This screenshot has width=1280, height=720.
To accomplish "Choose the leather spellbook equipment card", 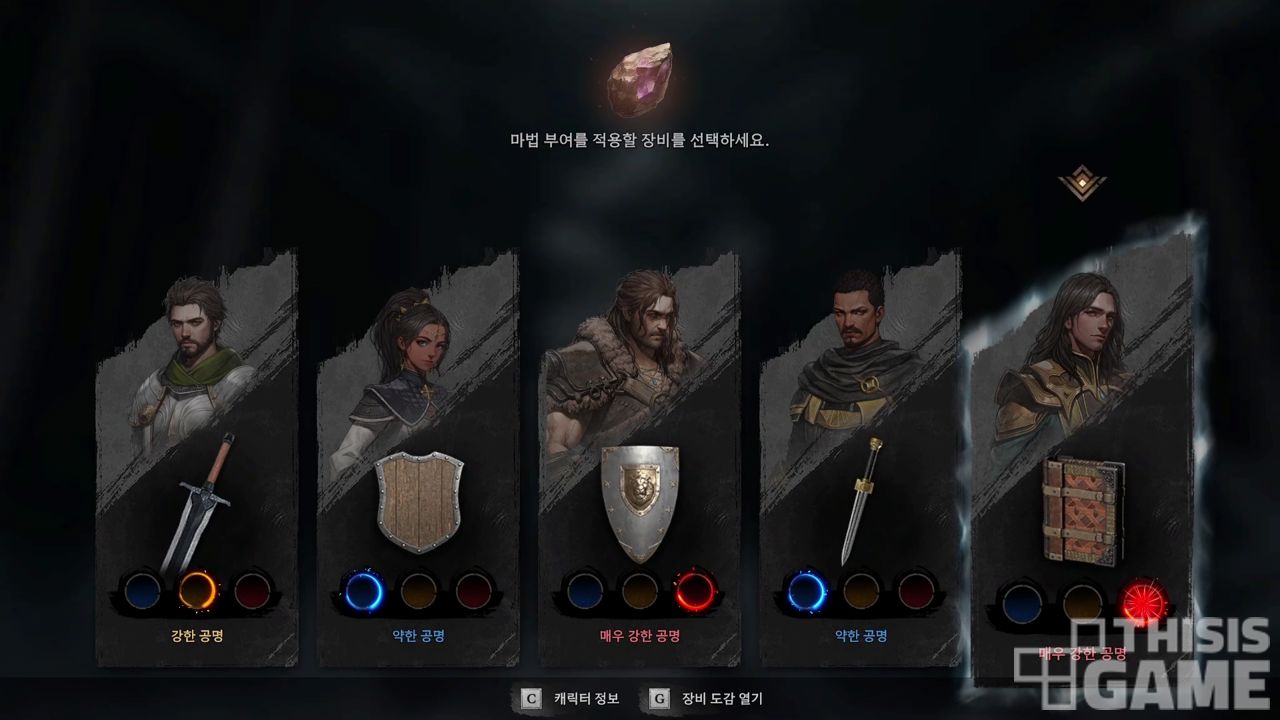I will pyautogui.click(x=1083, y=510).
